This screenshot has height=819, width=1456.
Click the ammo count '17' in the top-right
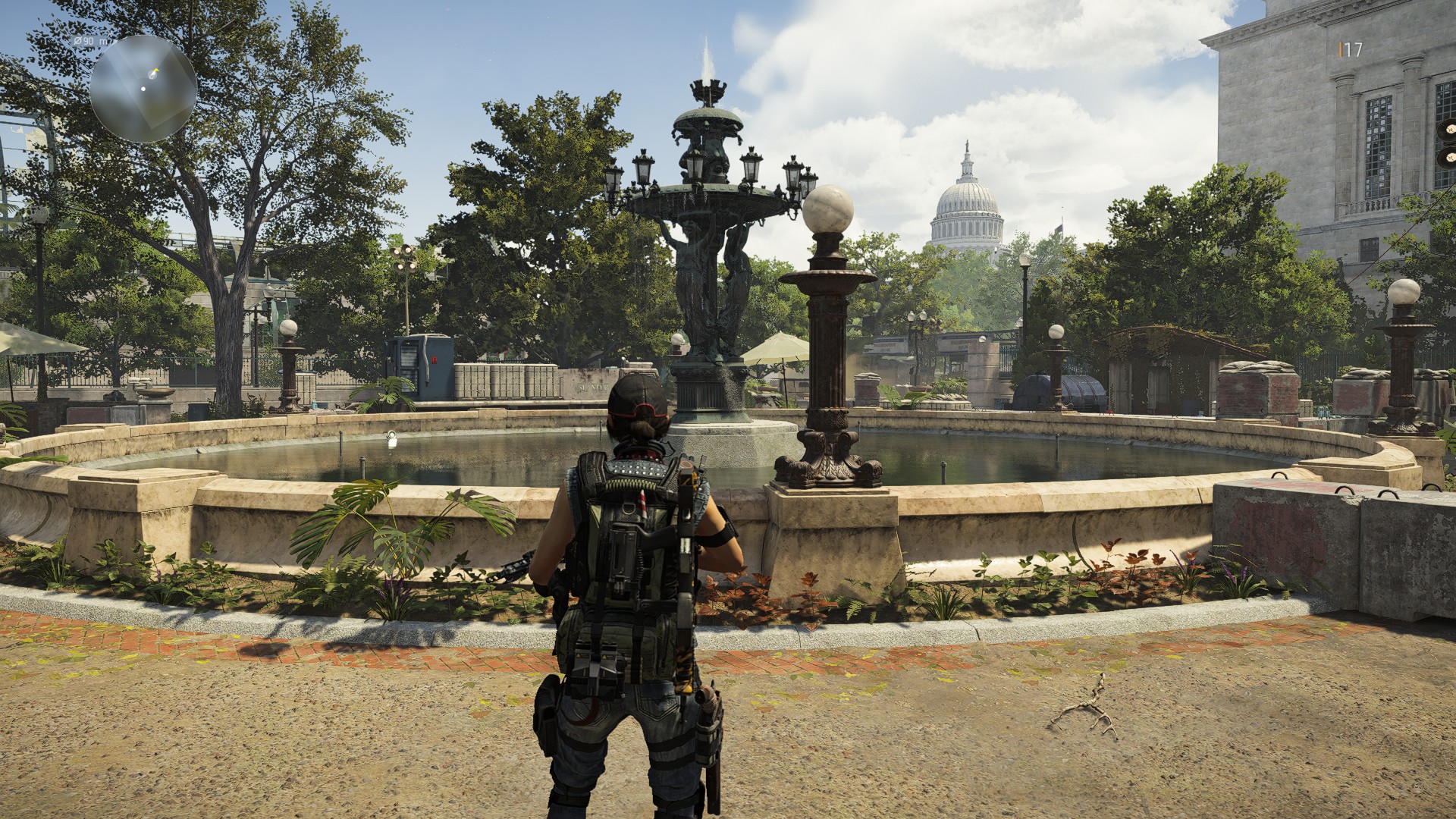click(1353, 49)
